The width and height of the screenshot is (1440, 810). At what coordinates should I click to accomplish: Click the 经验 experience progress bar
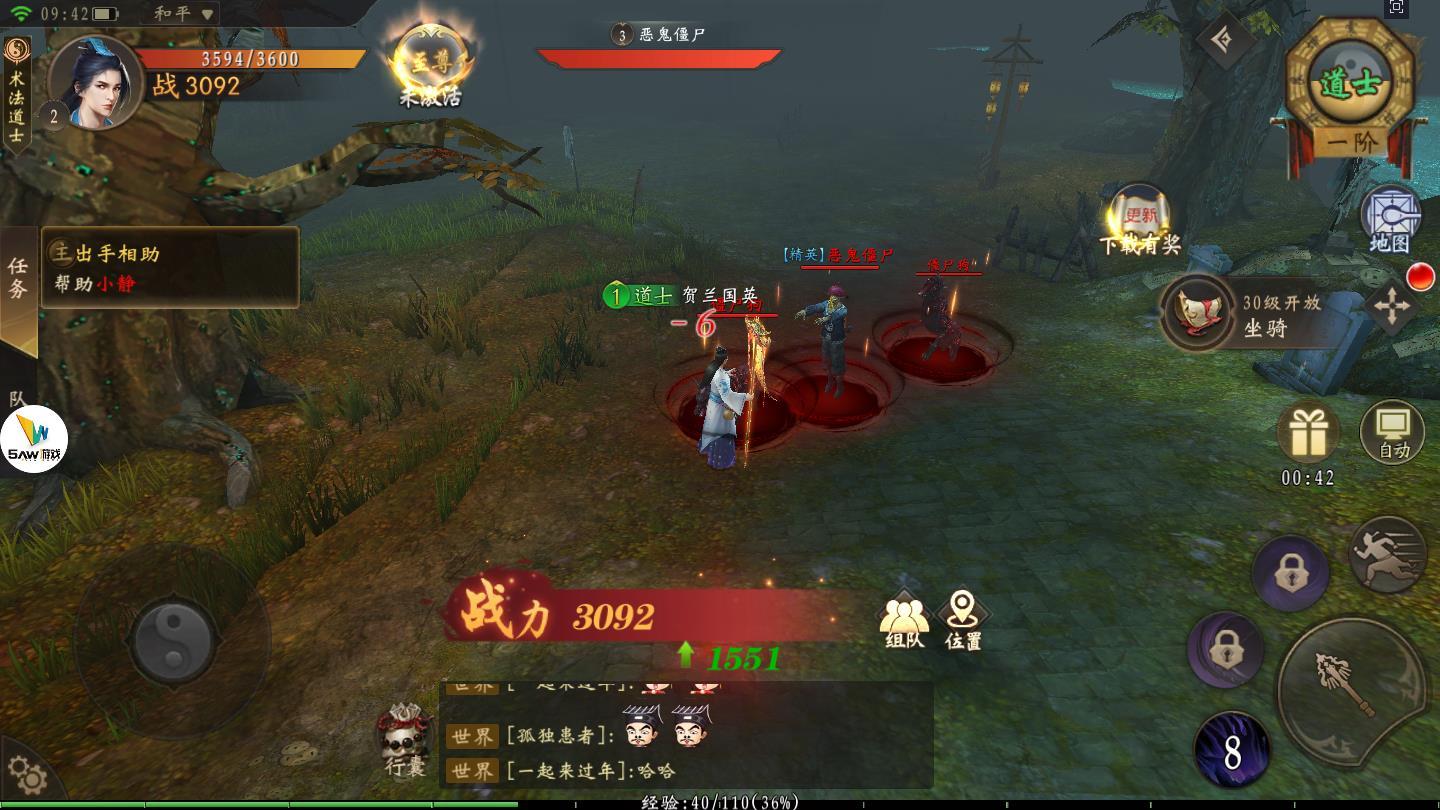click(720, 800)
